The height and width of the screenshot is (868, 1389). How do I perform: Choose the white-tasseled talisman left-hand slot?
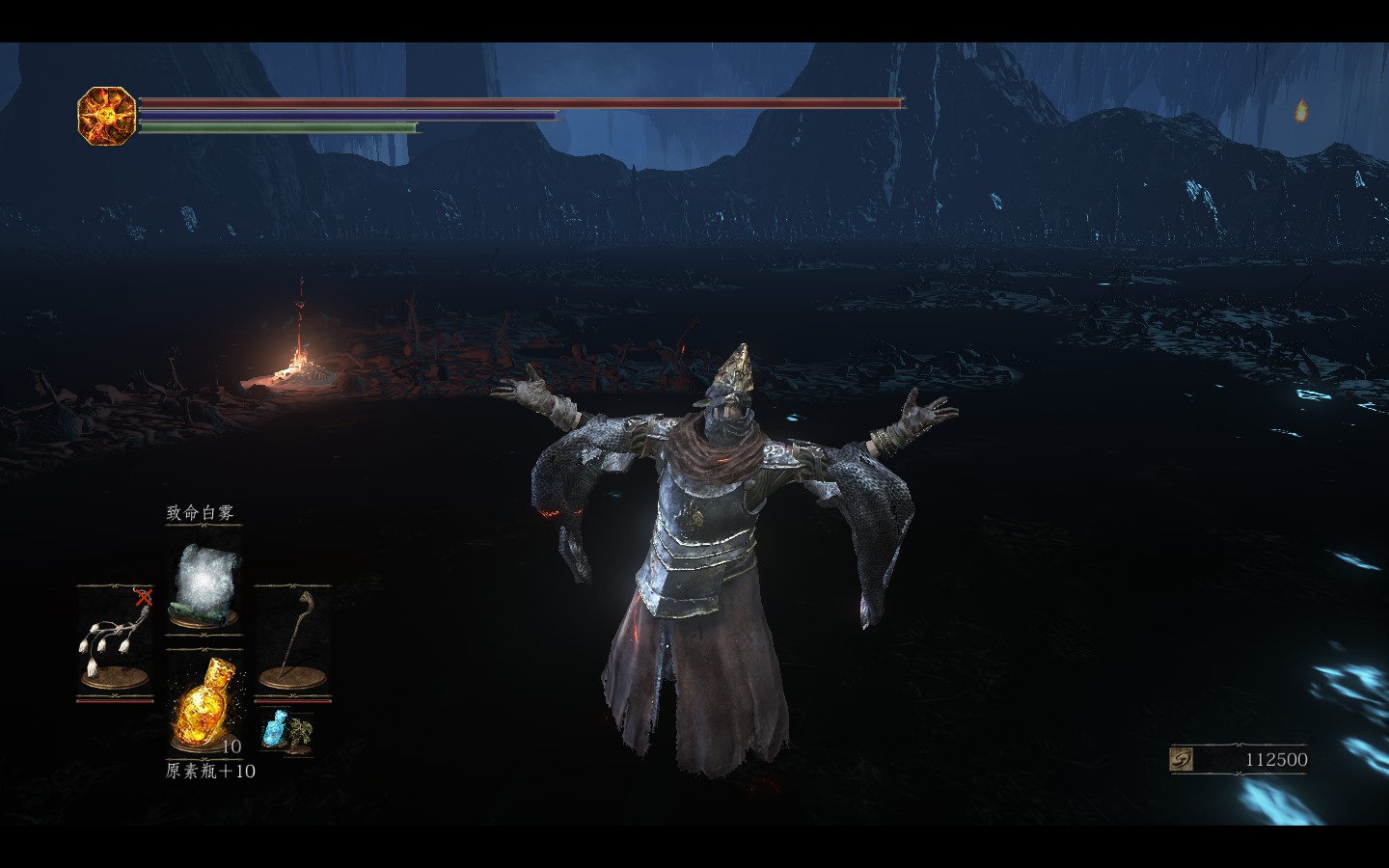tap(114, 638)
